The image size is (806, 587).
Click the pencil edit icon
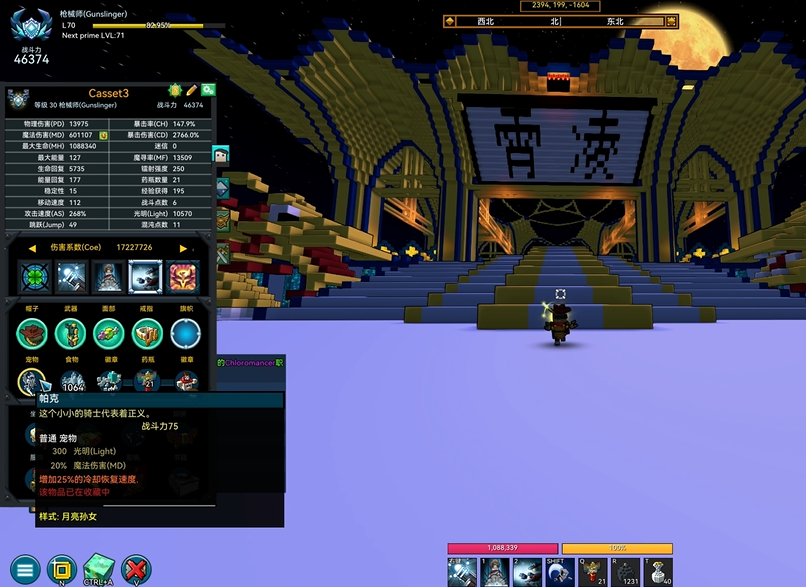[191, 91]
